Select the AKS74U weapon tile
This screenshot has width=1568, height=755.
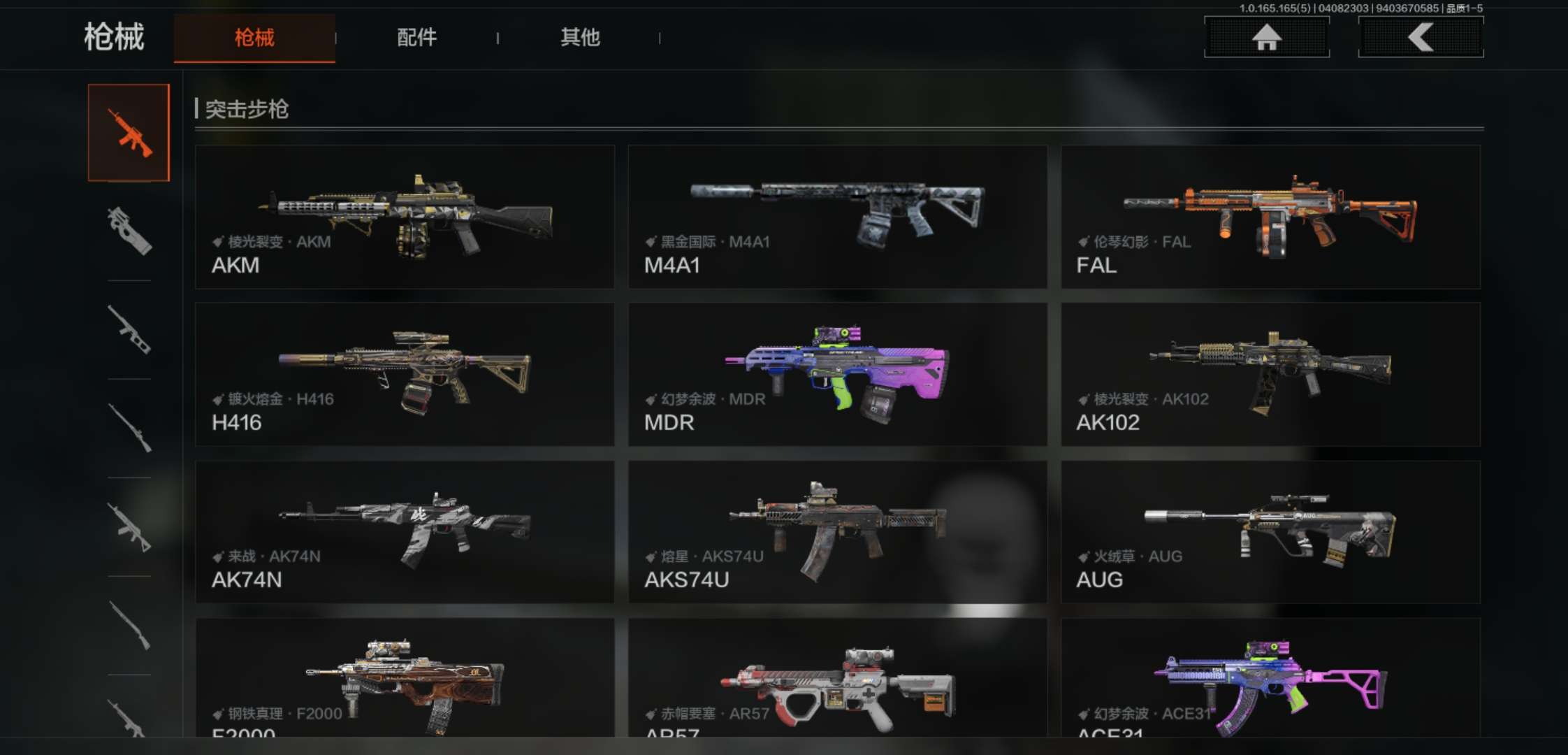click(x=837, y=531)
